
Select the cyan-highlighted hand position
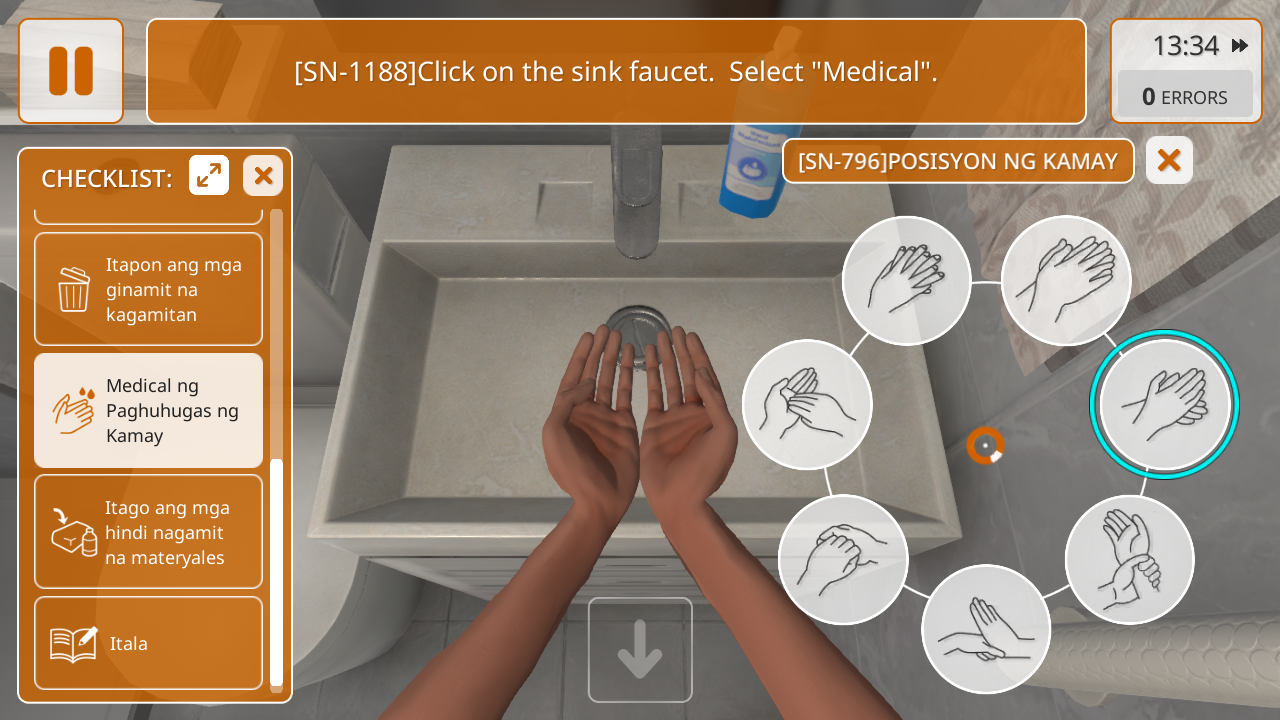(1164, 405)
